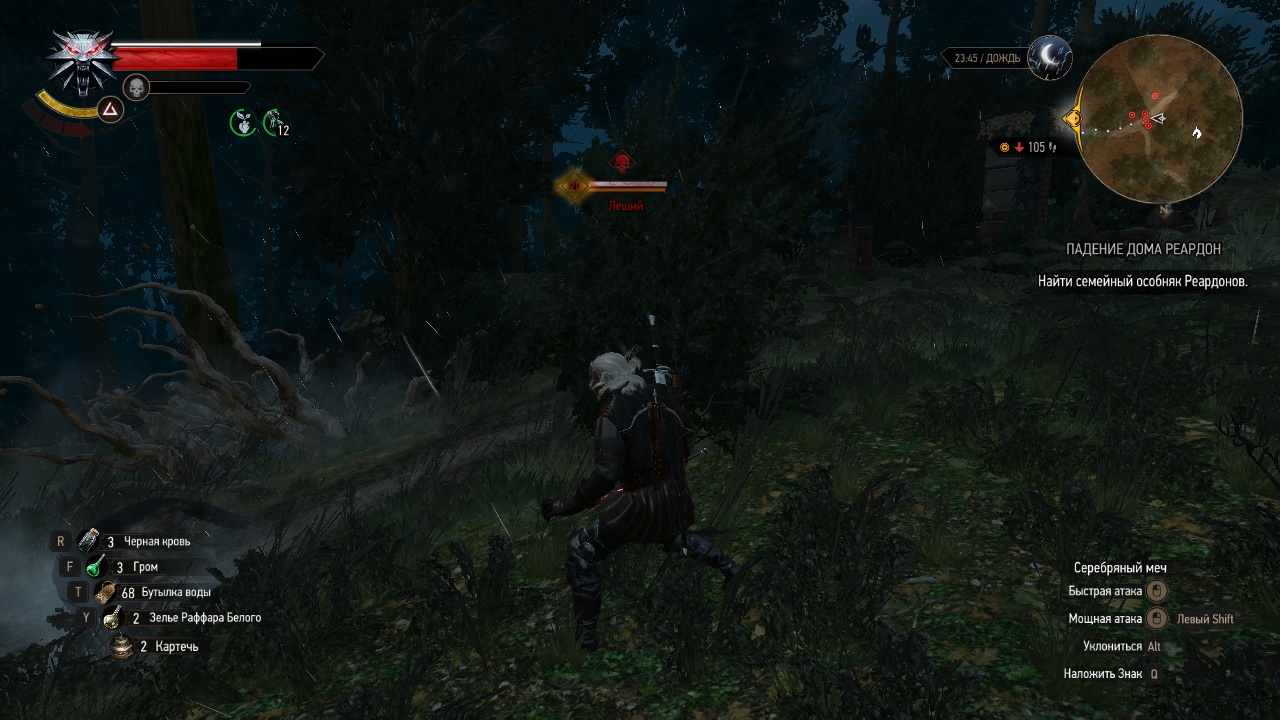This screenshot has height=720, width=1280.
Task: Select the Зелье Раффара Белого slot
Action: [x=112, y=618]
